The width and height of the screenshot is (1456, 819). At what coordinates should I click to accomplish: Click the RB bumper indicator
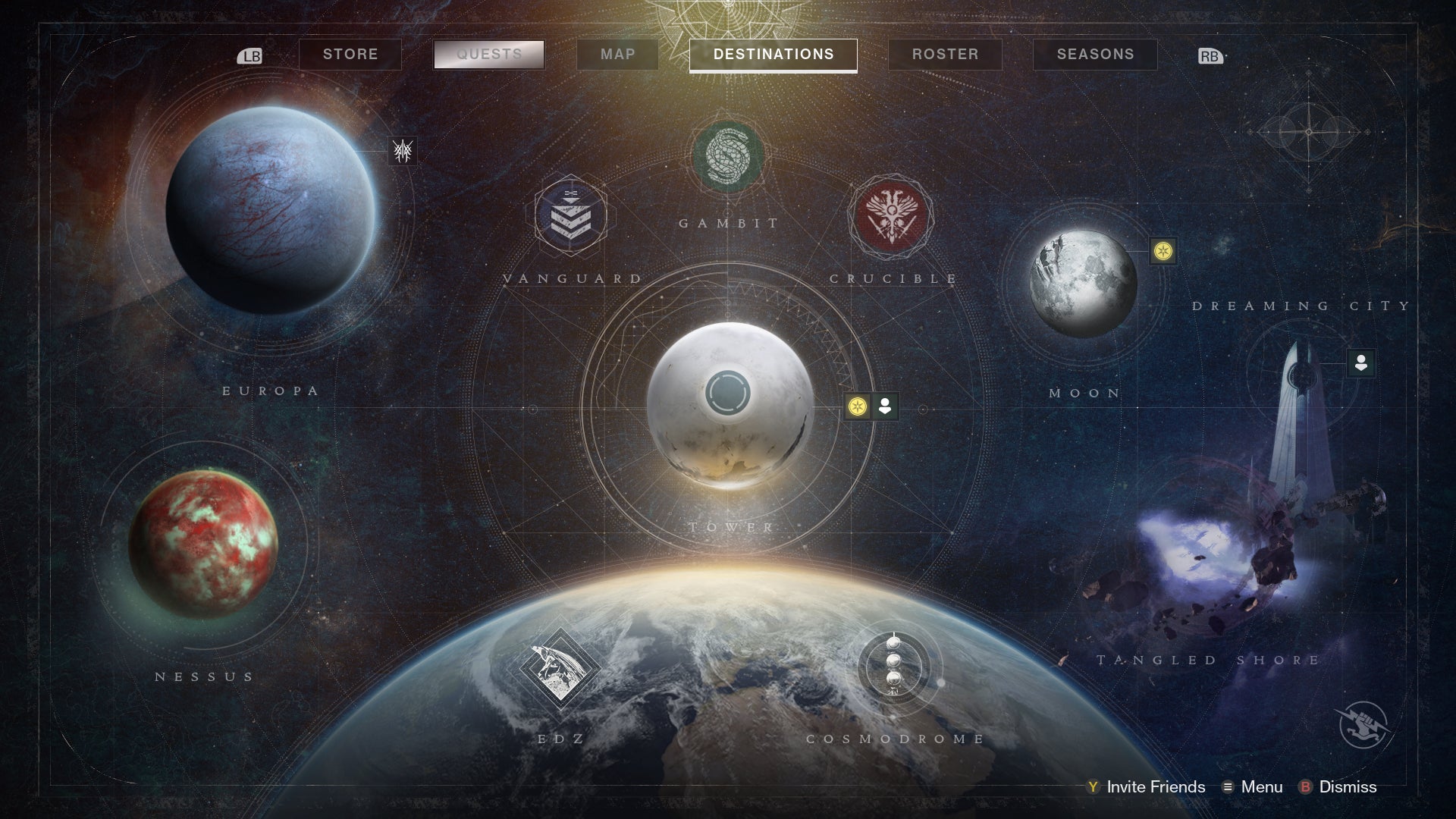(x=1210, y=55)
